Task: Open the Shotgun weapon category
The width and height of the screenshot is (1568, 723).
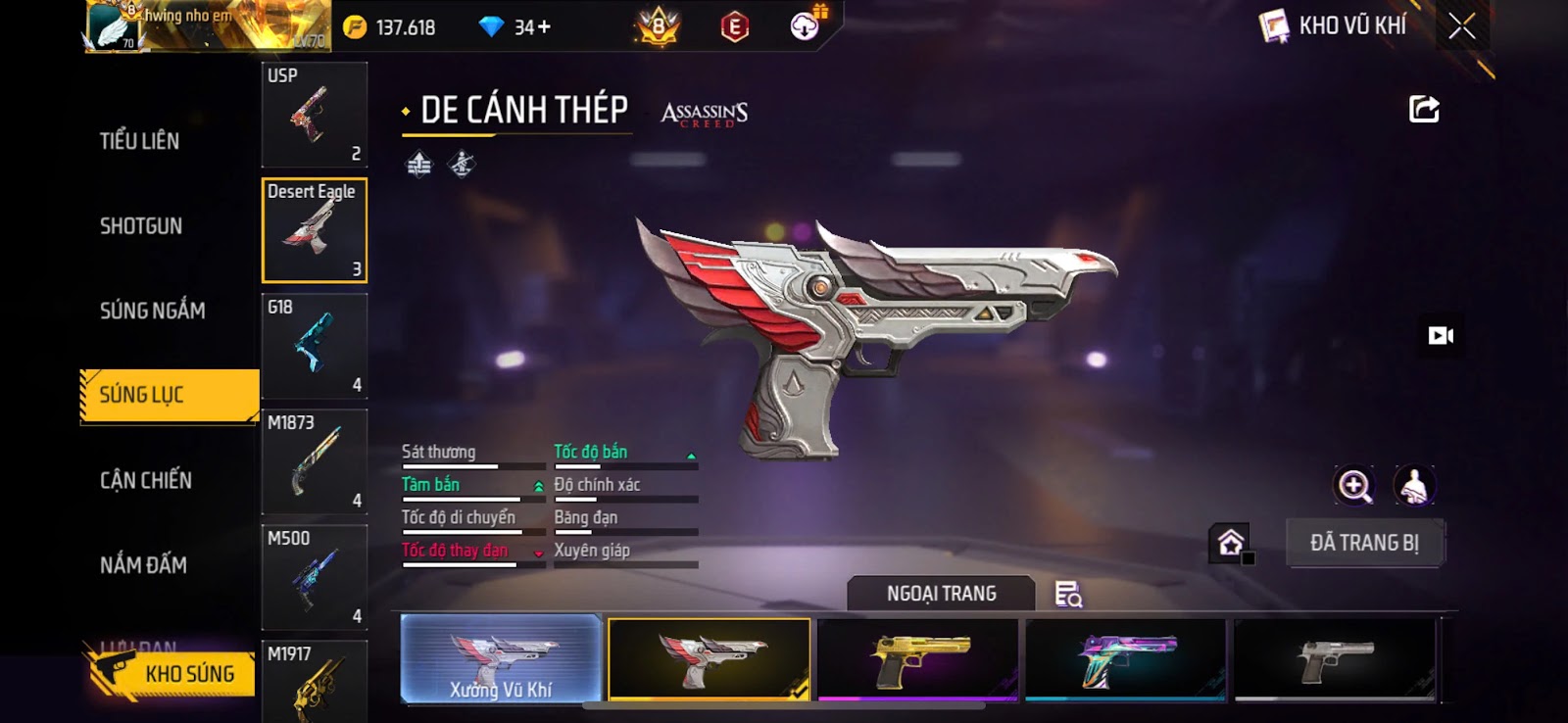Action: 141,226
